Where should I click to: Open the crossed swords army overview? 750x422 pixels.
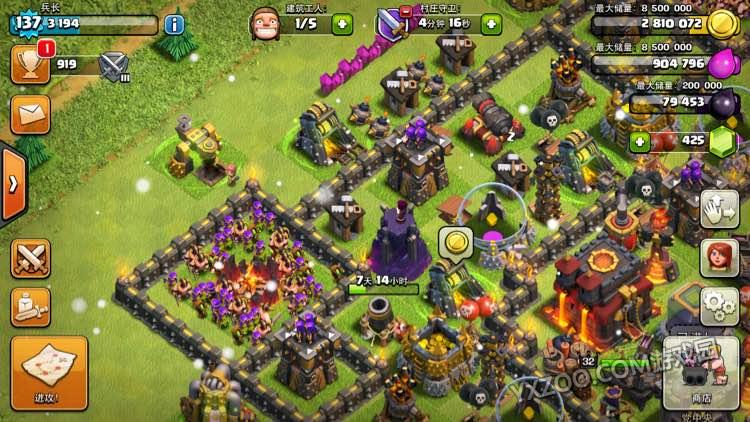(x=30, y=258)
